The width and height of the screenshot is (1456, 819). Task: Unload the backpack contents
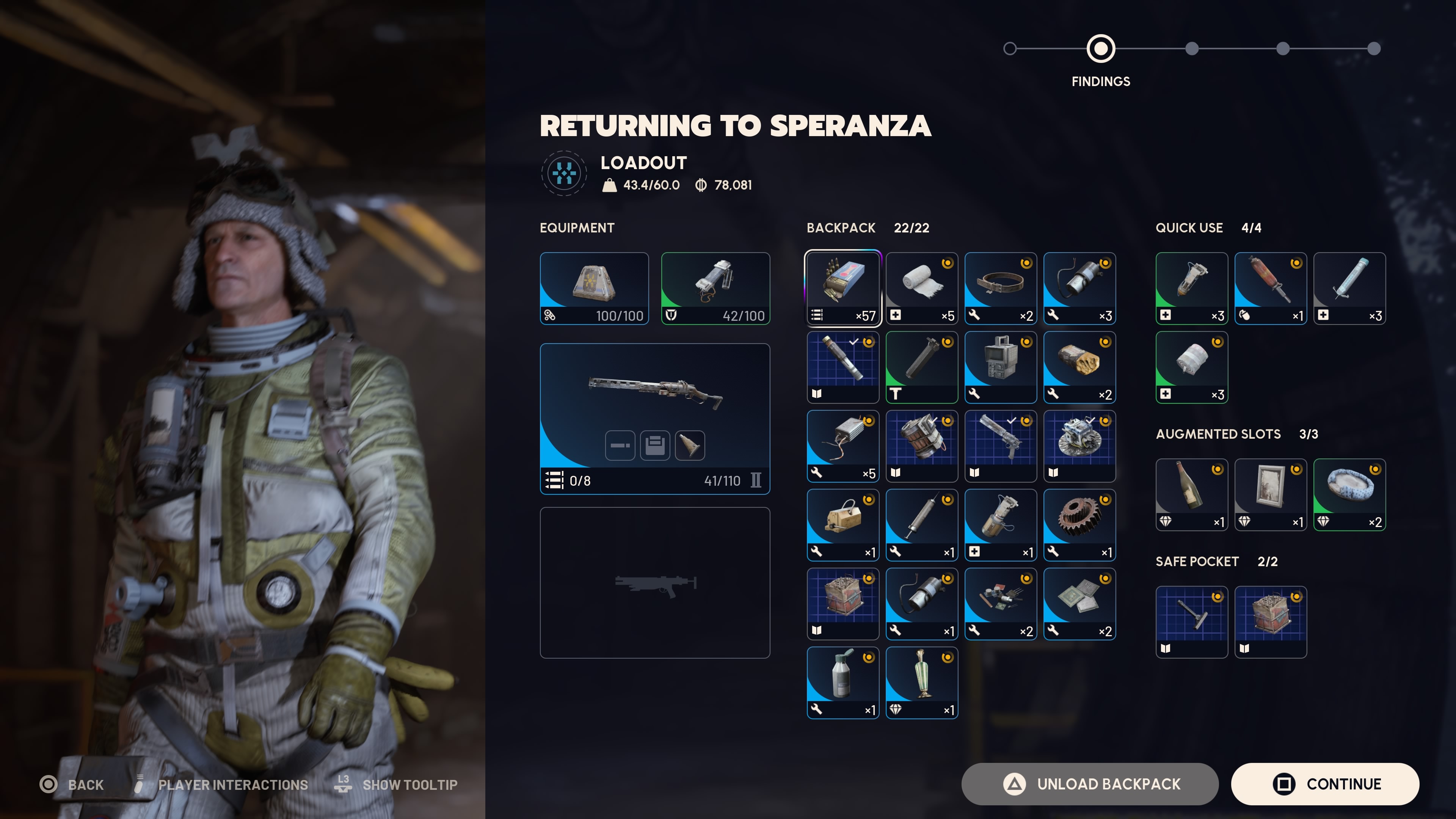[x=1089, y=784]
